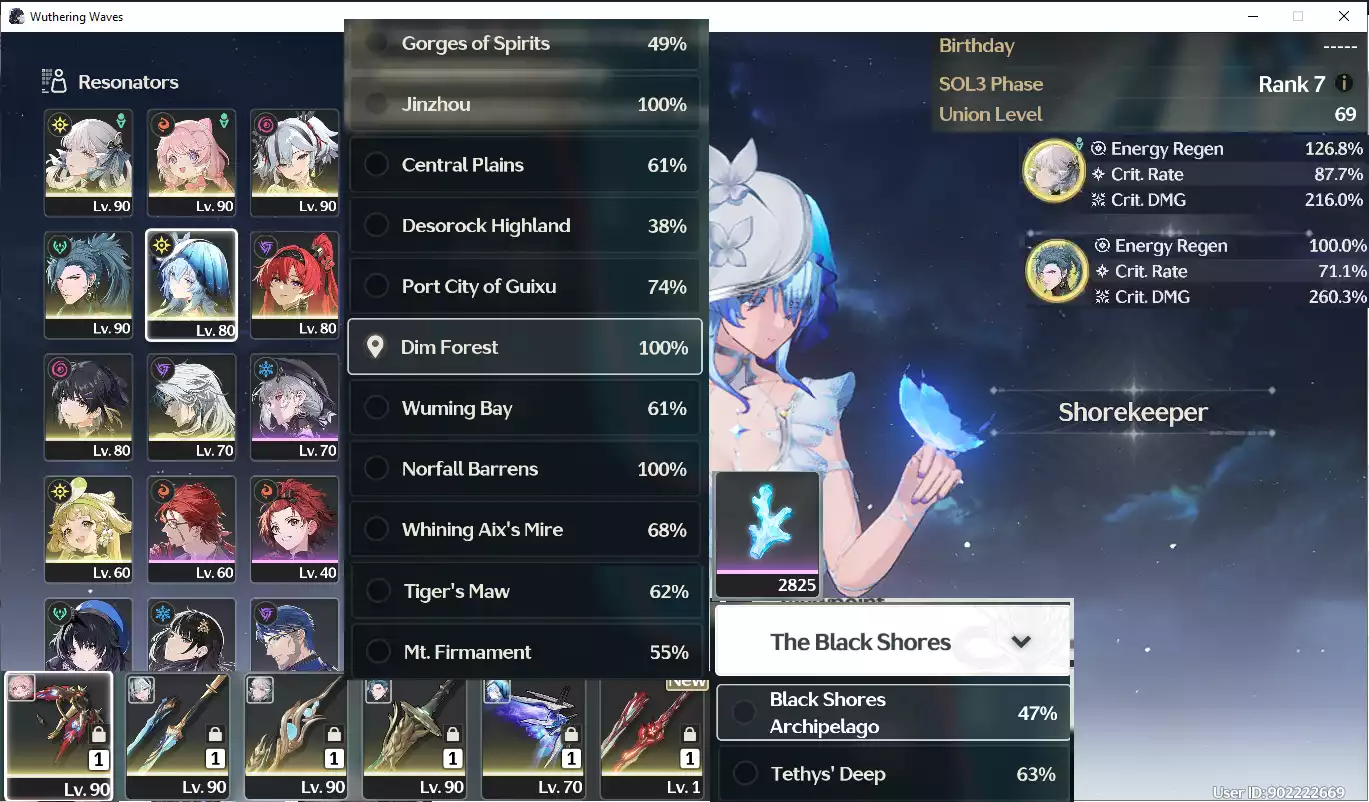Open the Tethys' Deep entry
The image size is (1369, 802).
[x=893, y=774]
